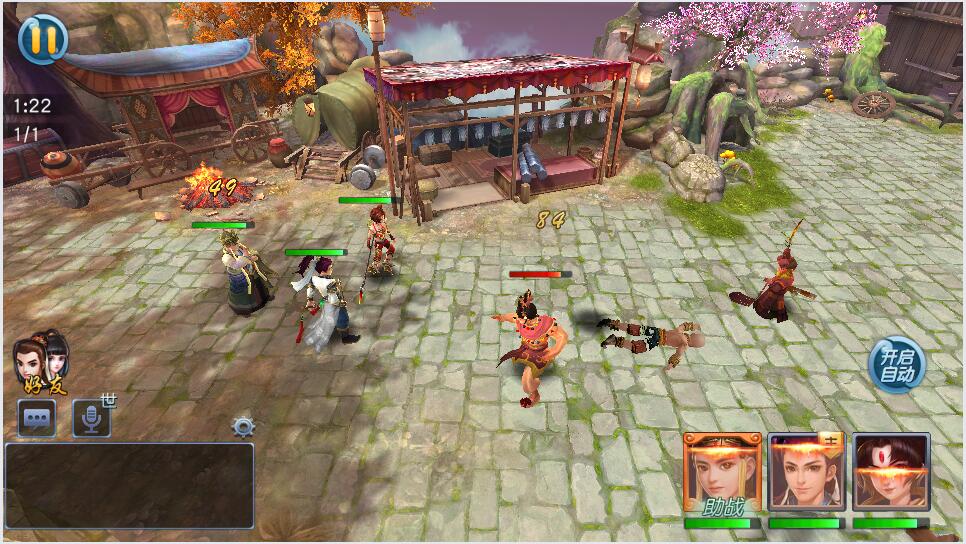Viewport: 966px width, 544px height.
Task: Pause the battle with the pause button
Action: (41, 38)
